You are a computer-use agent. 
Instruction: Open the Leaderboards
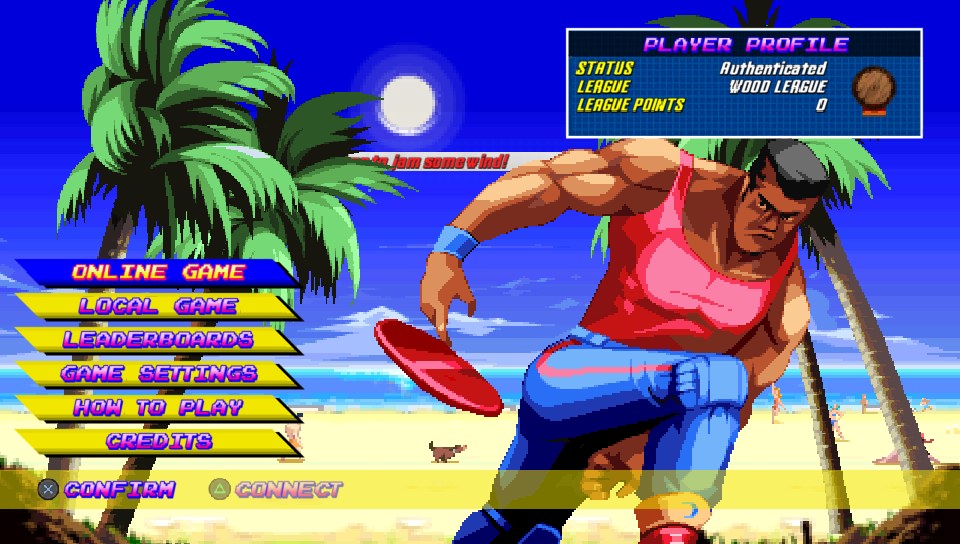click(158, 340)
